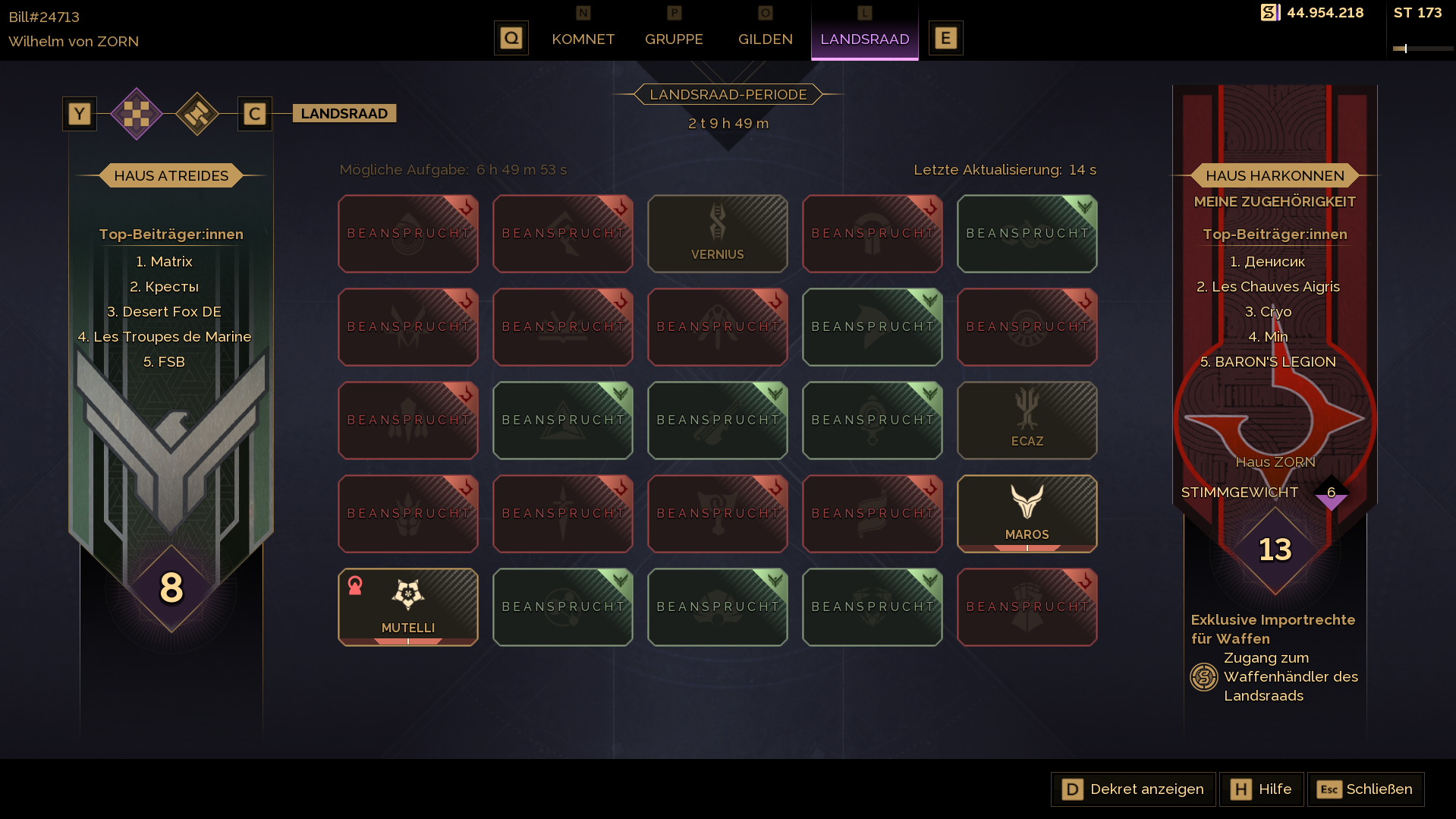Show the decree with Dekret anzeigen

point(1133,789)
